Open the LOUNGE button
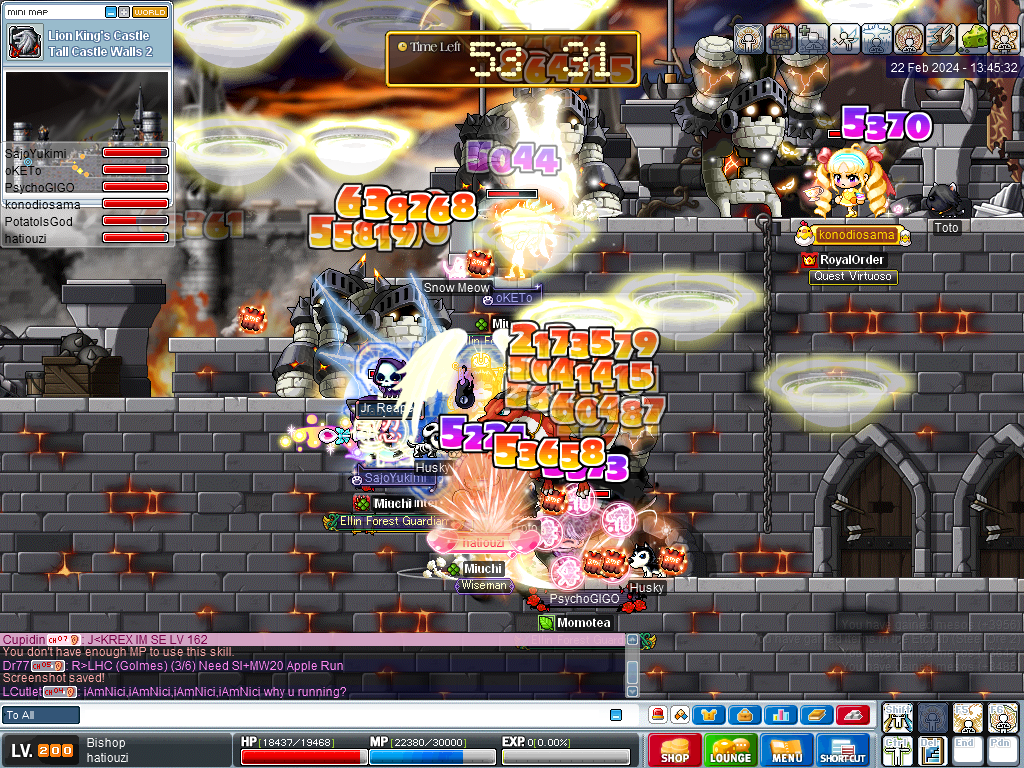1024x768 pixels. point(730,751)
